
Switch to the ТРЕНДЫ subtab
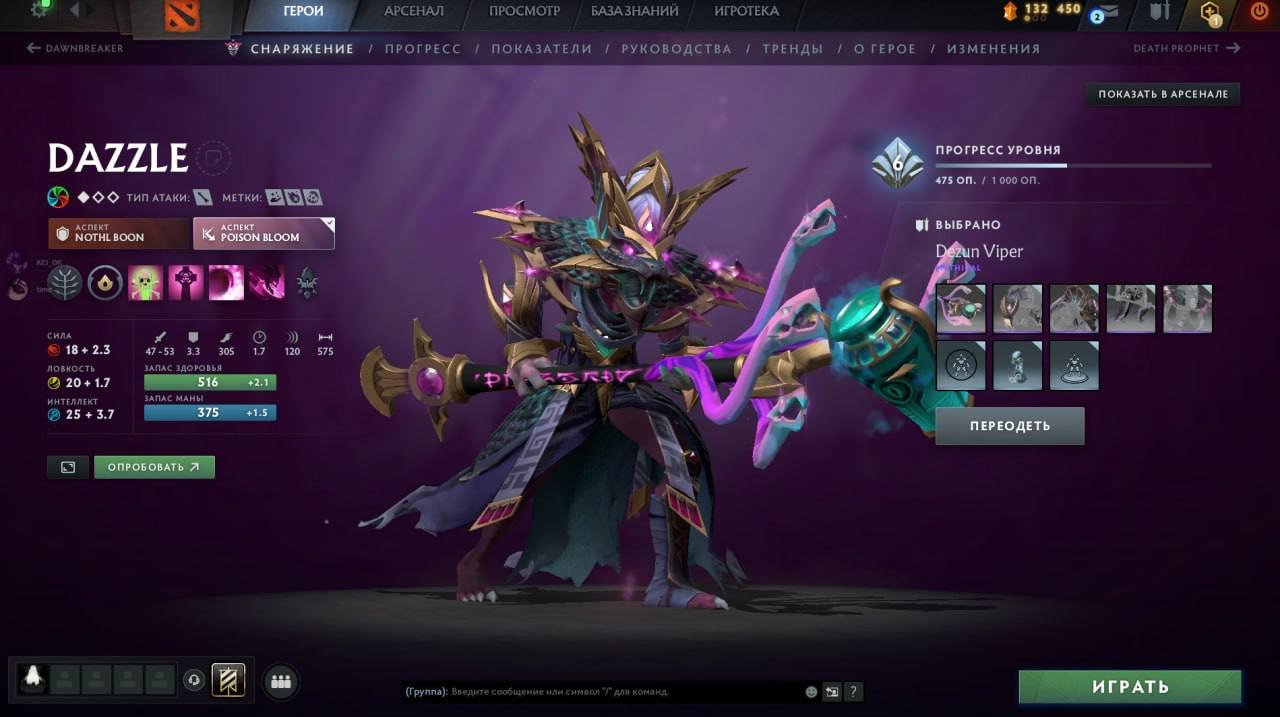tap(792, 48)
